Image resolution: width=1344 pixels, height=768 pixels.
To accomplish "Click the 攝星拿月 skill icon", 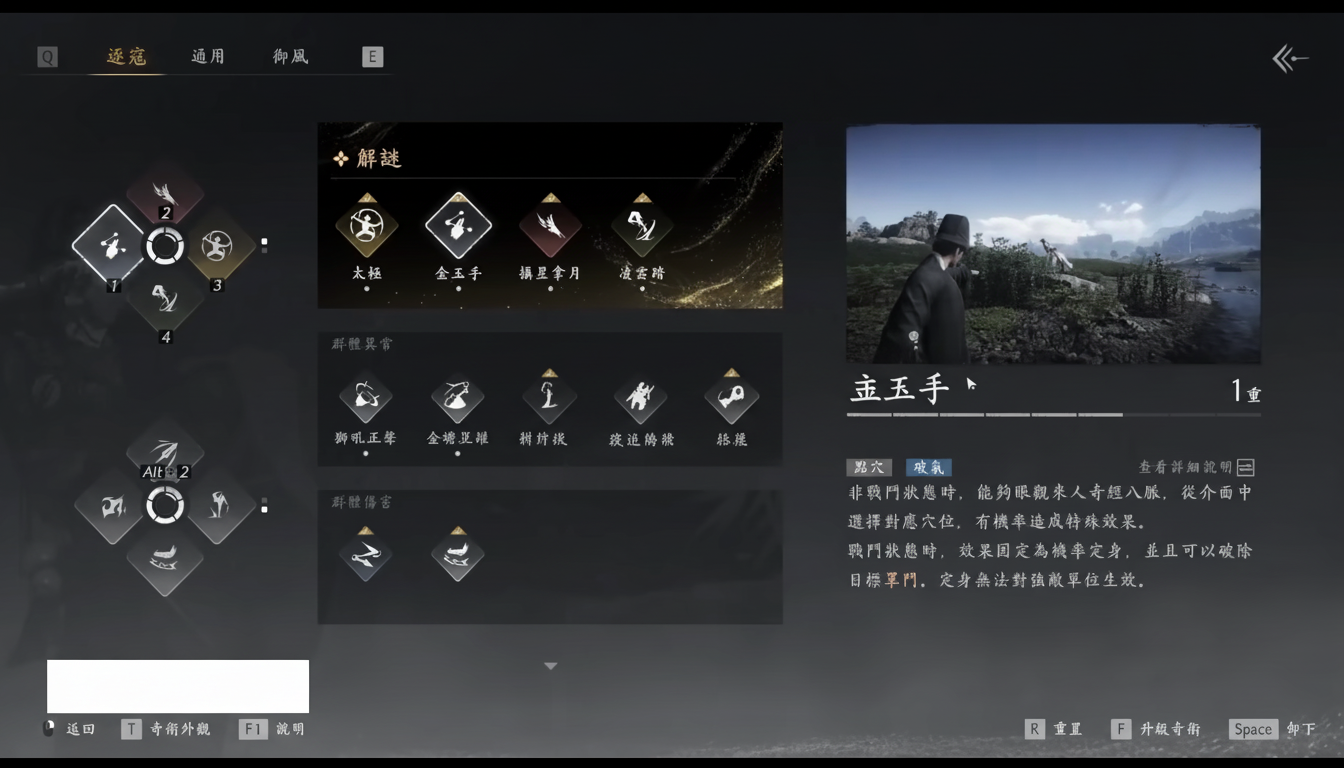I will point(548,228).
